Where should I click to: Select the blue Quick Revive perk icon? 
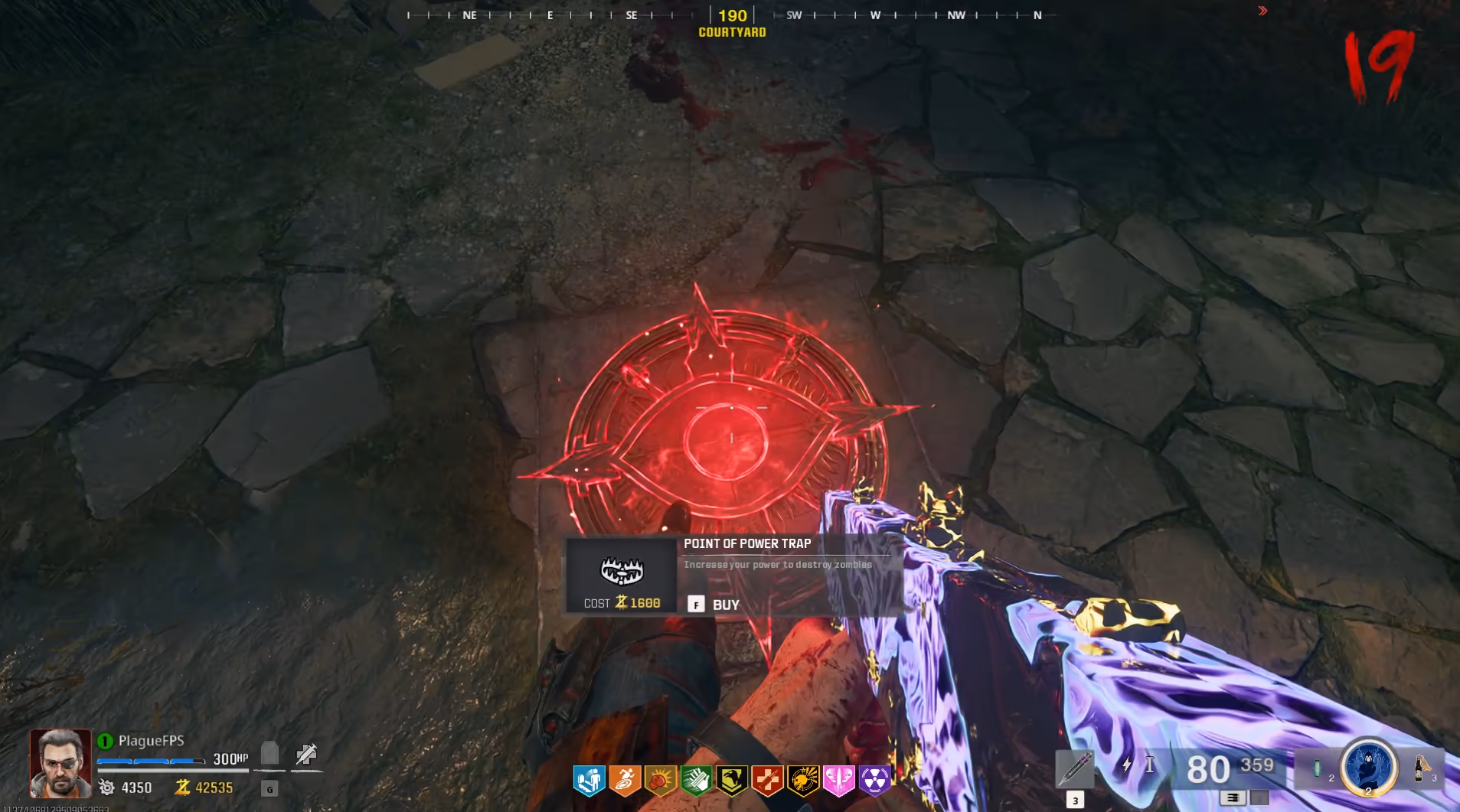[590, 781]
